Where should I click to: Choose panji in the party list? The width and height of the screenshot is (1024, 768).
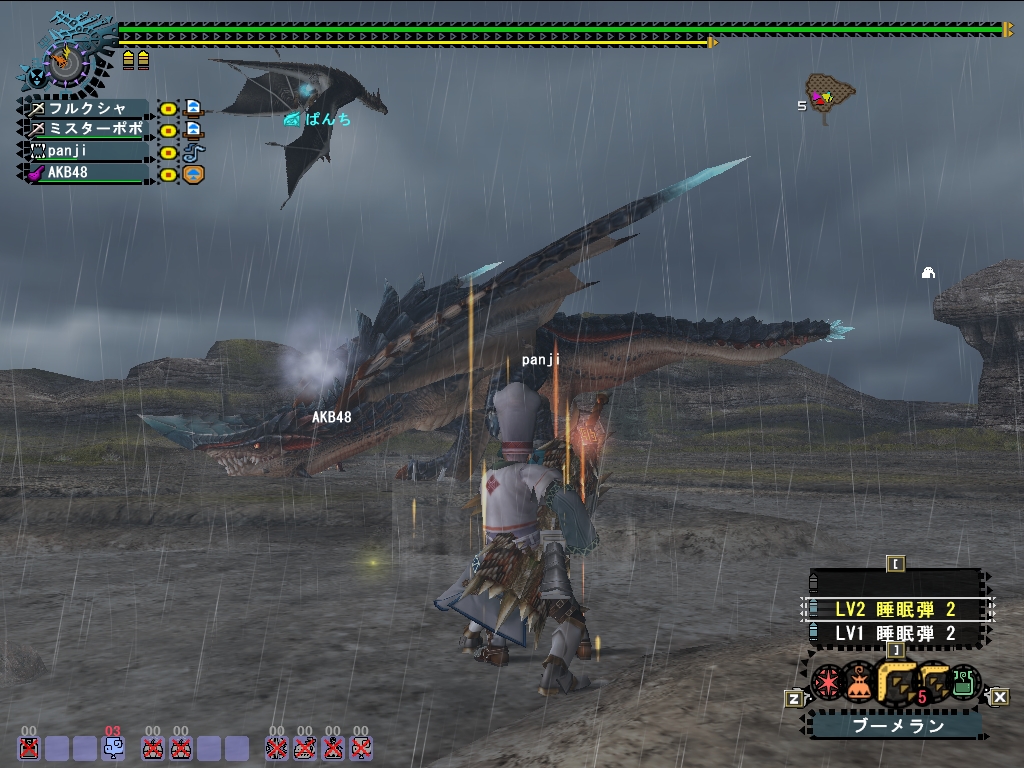pos(90,152)
